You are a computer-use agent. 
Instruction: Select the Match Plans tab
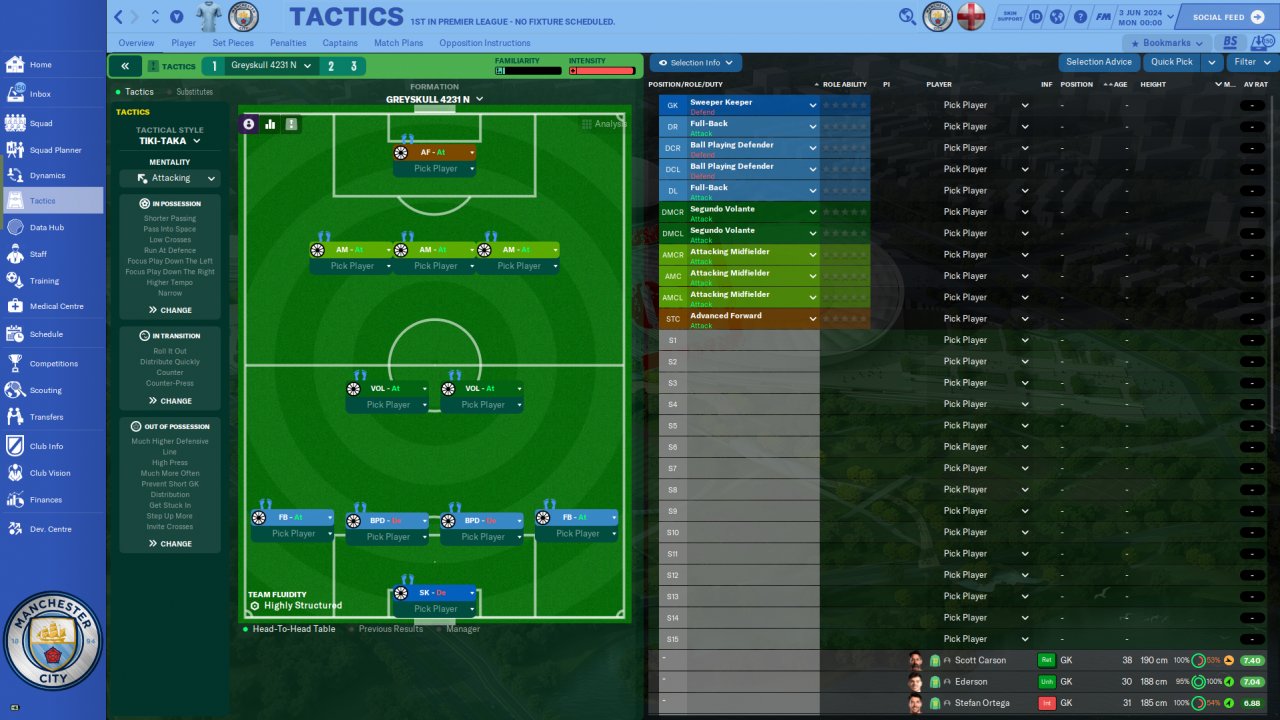(399, 43)
